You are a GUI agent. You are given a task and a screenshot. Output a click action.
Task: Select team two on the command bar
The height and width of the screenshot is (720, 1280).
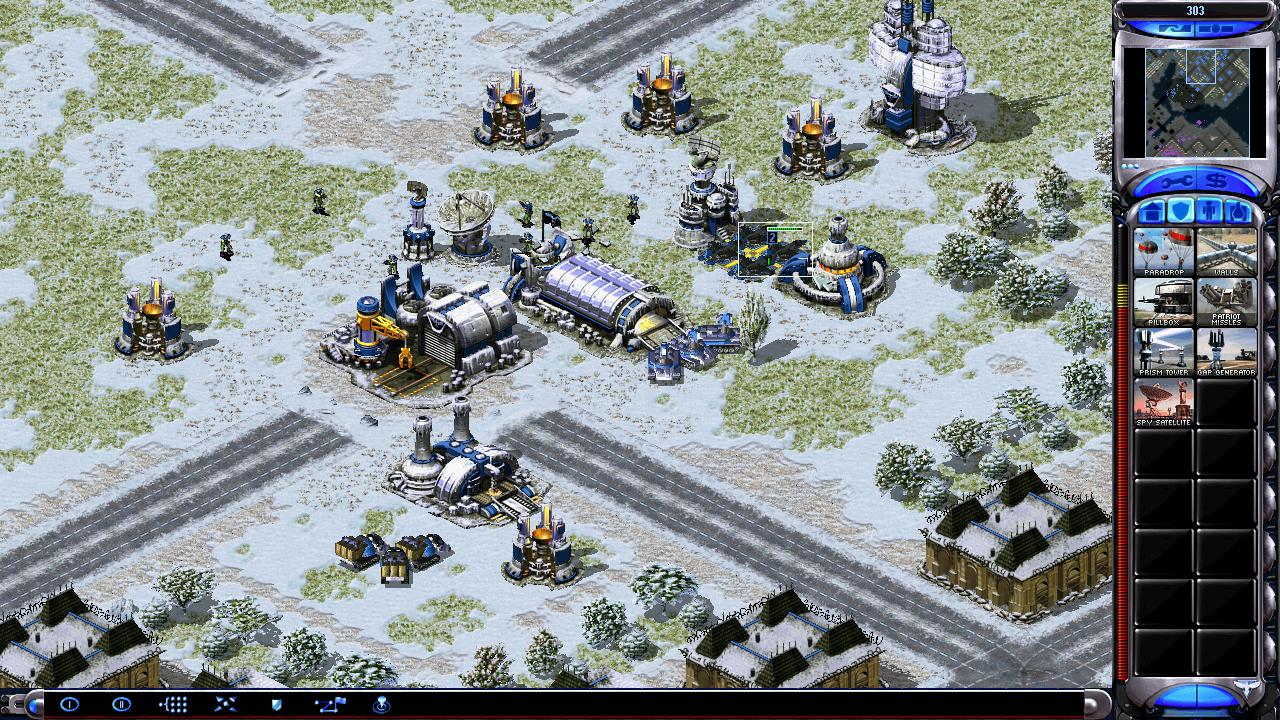[121, 704]
